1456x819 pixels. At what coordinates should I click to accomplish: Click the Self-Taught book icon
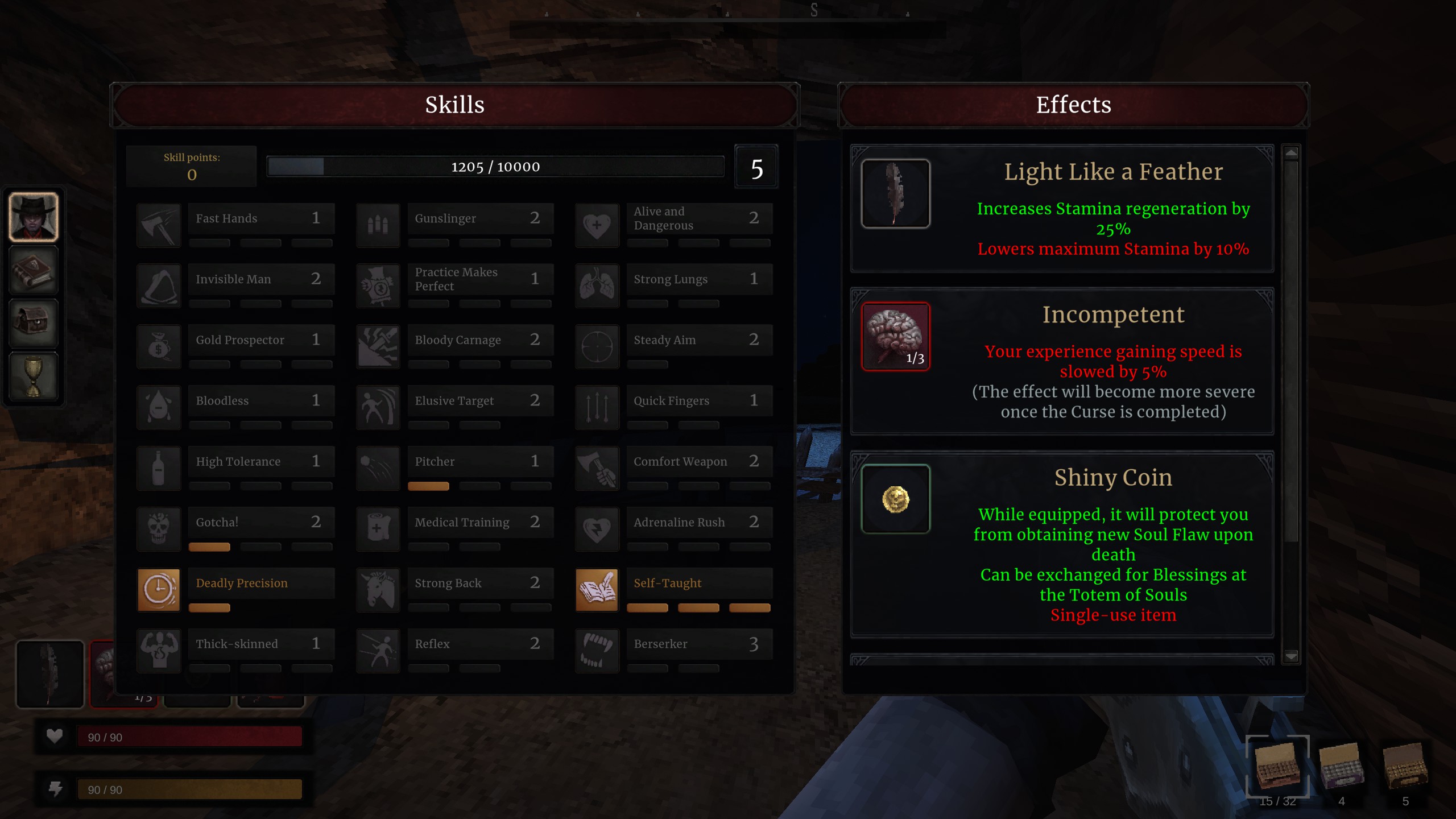[597, 590]
